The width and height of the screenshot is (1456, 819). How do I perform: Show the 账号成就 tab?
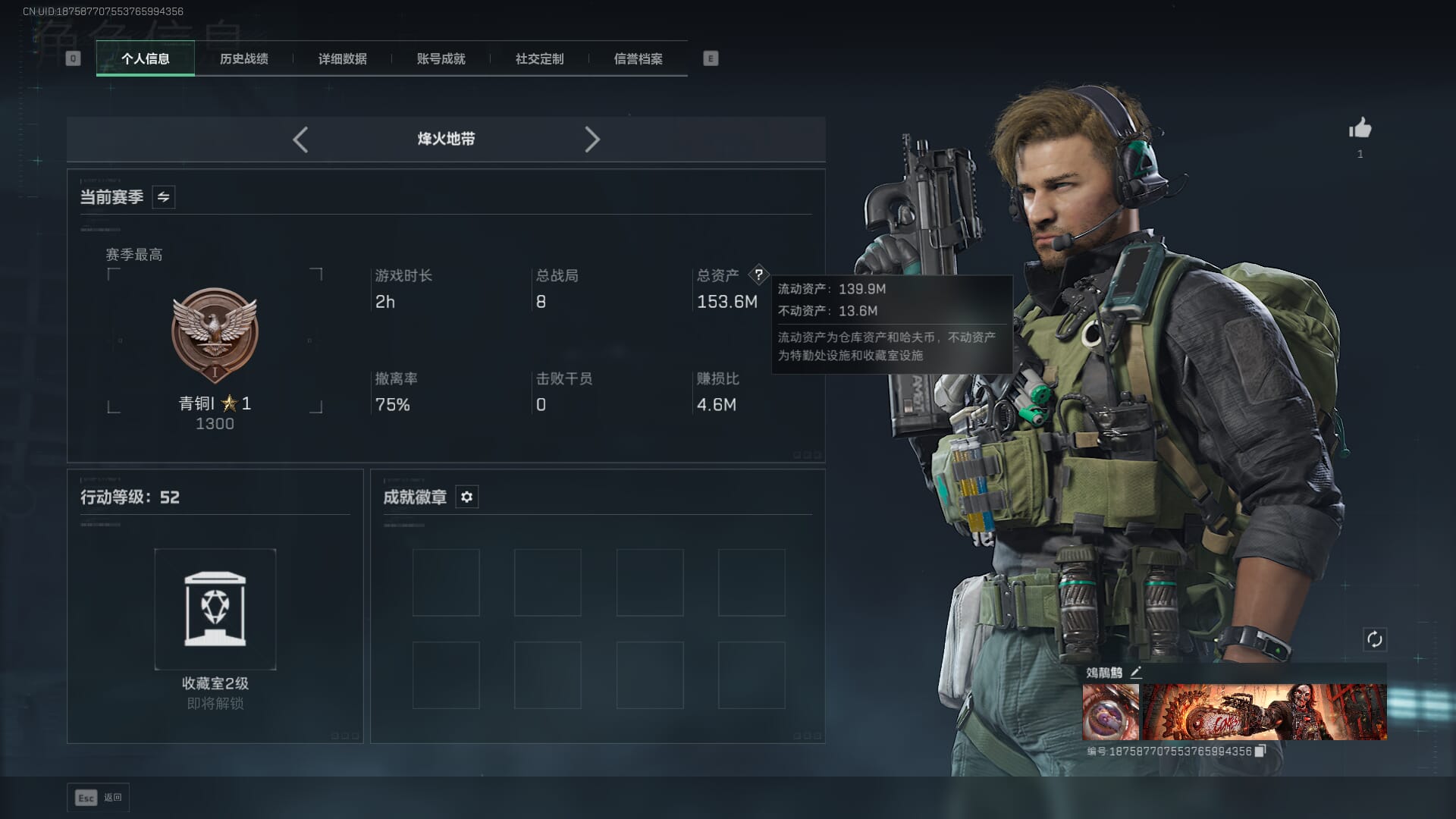[441, 59]
